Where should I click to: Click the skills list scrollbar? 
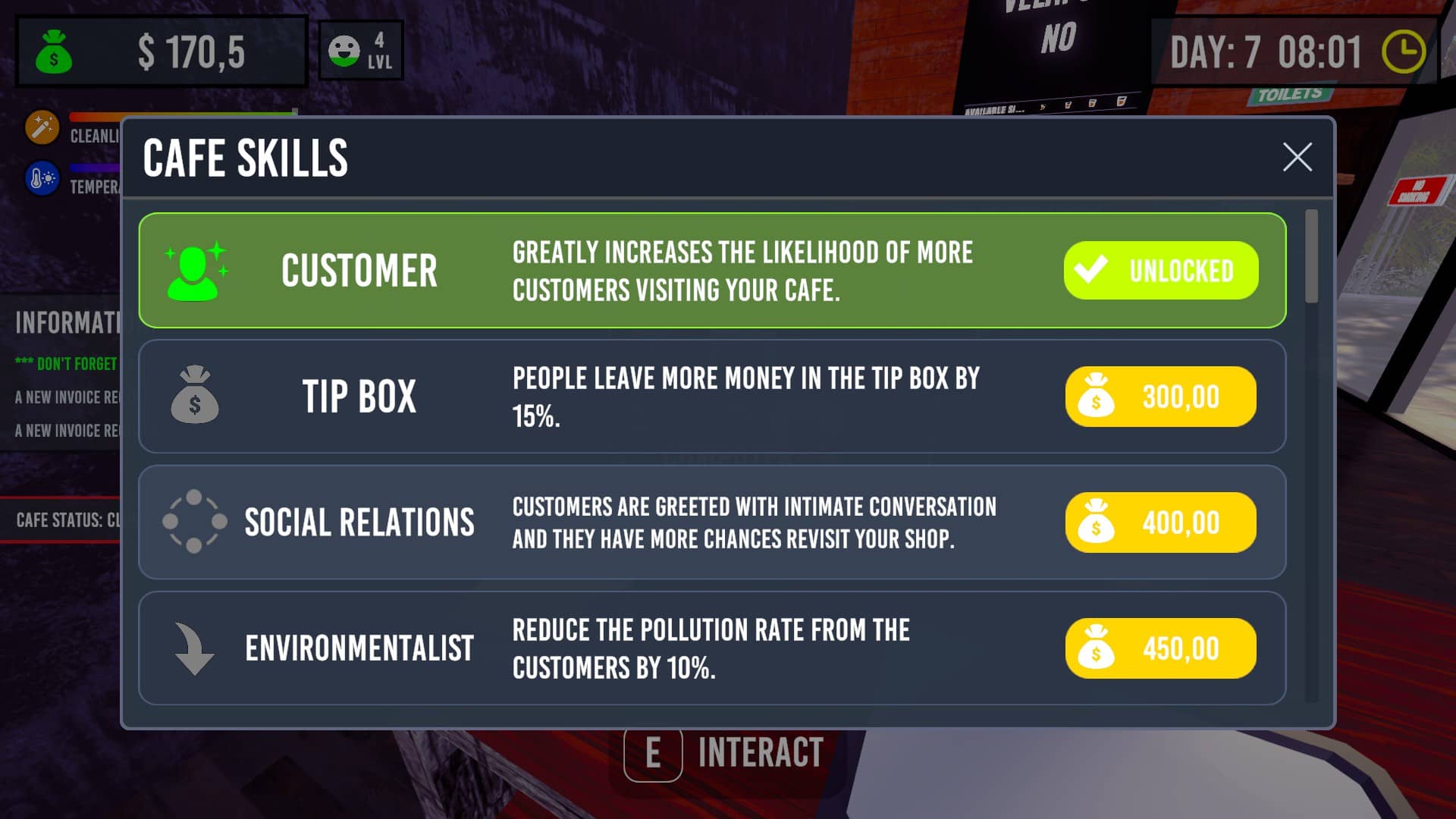pyautogui.click(x=1311, y=258)
